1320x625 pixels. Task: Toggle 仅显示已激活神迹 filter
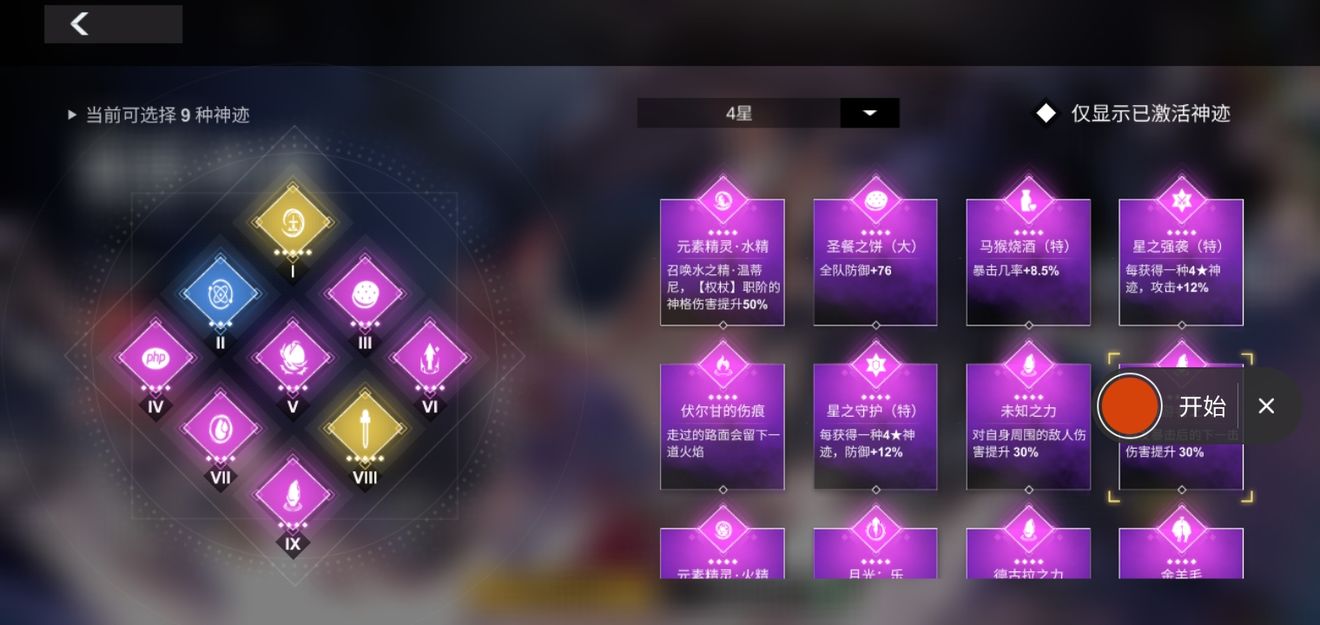tap(1046, 113)
